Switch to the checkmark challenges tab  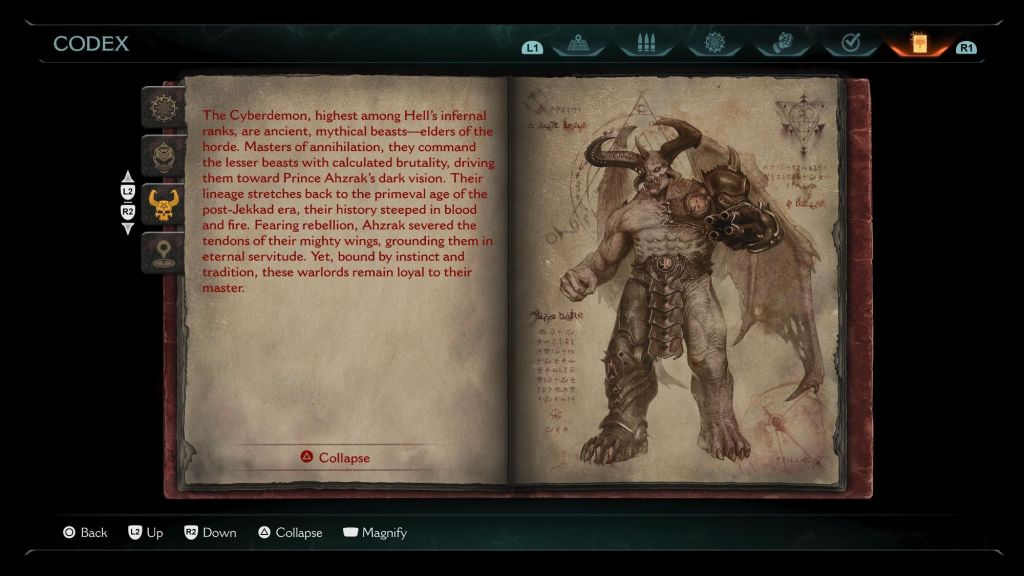850,45
